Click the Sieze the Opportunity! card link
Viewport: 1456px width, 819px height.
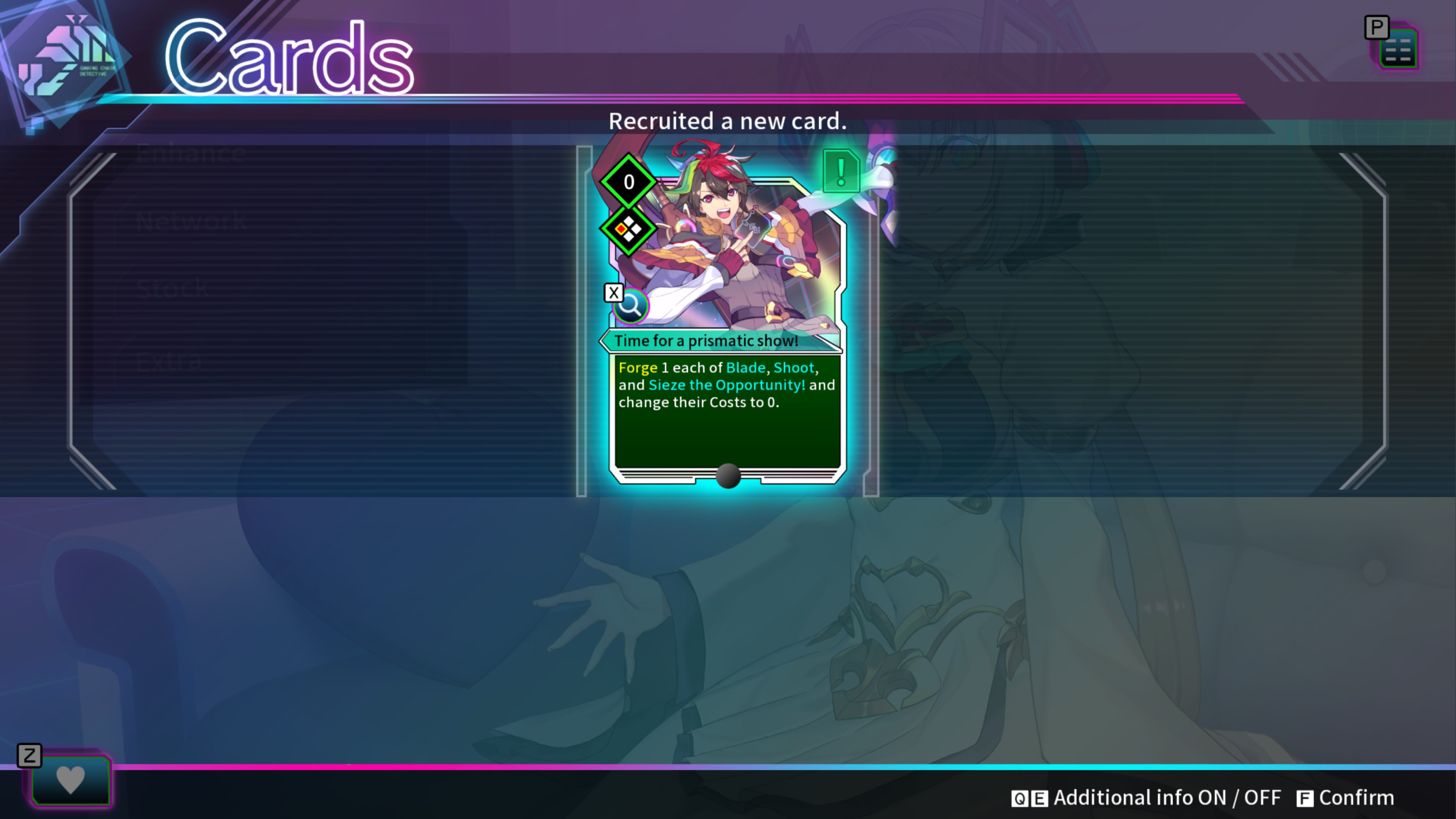[727, 385]
